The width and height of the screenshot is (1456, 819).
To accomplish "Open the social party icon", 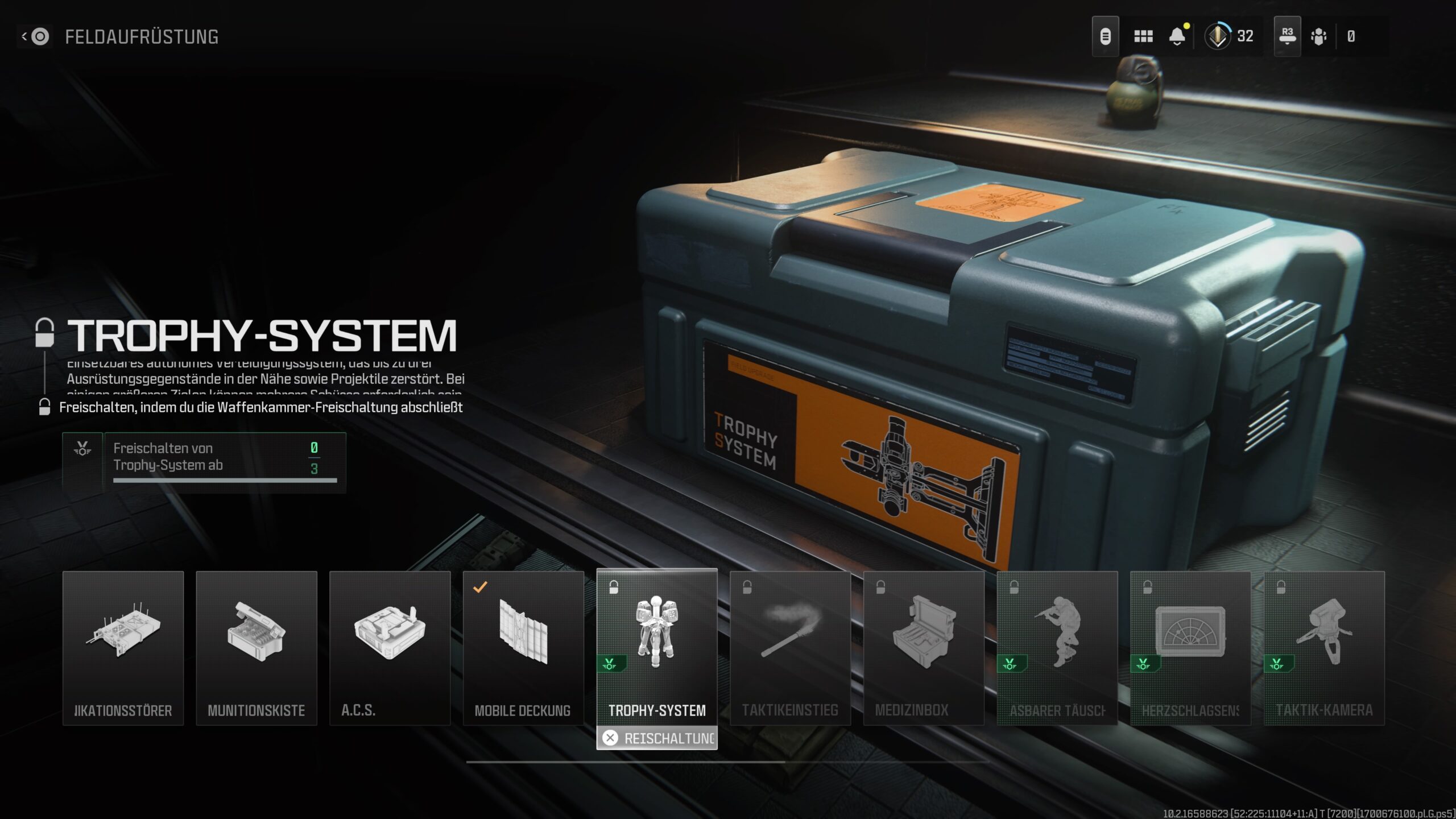I will tap(1318, 36).
